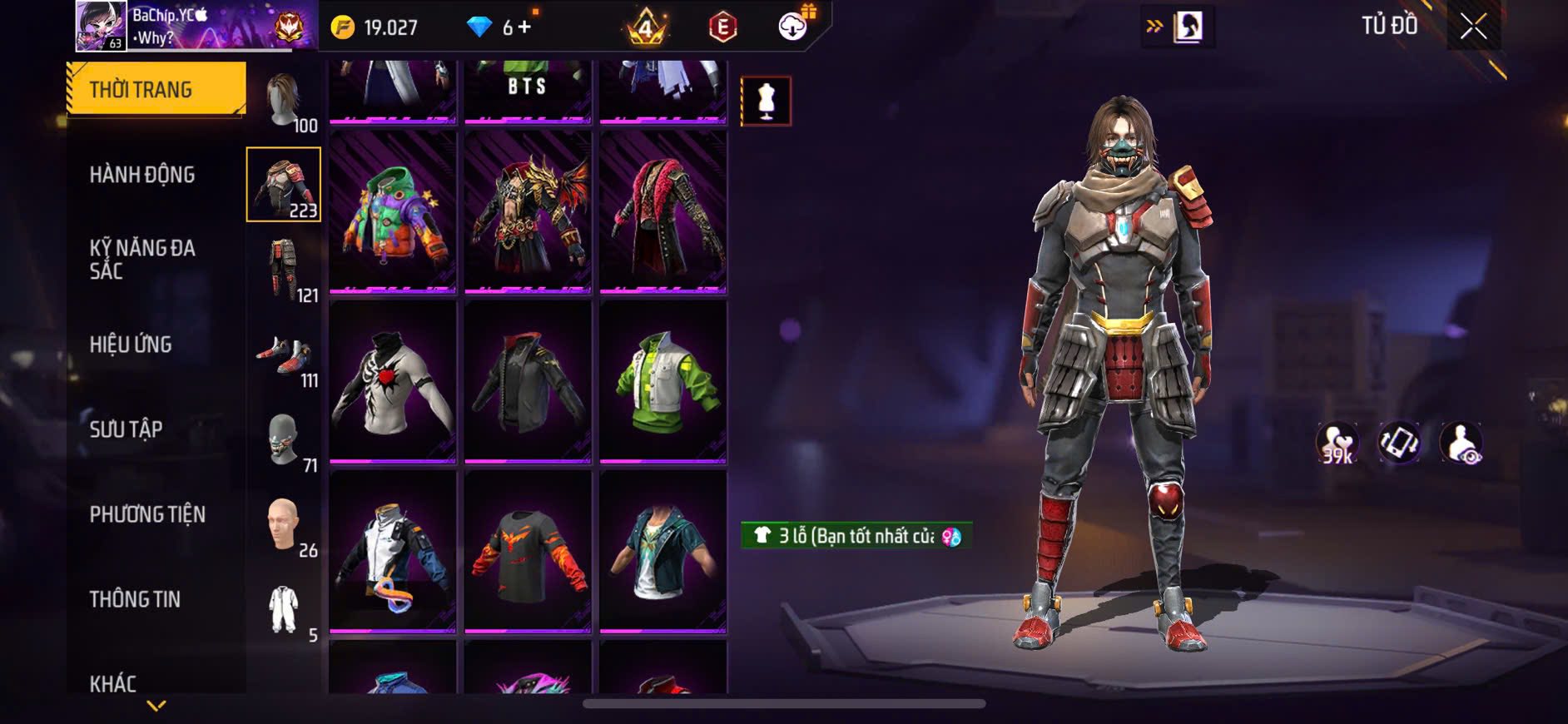Switch to the Hành Động tab
The height and width of the screenshot is (724, 1568).
click(142, 175)
